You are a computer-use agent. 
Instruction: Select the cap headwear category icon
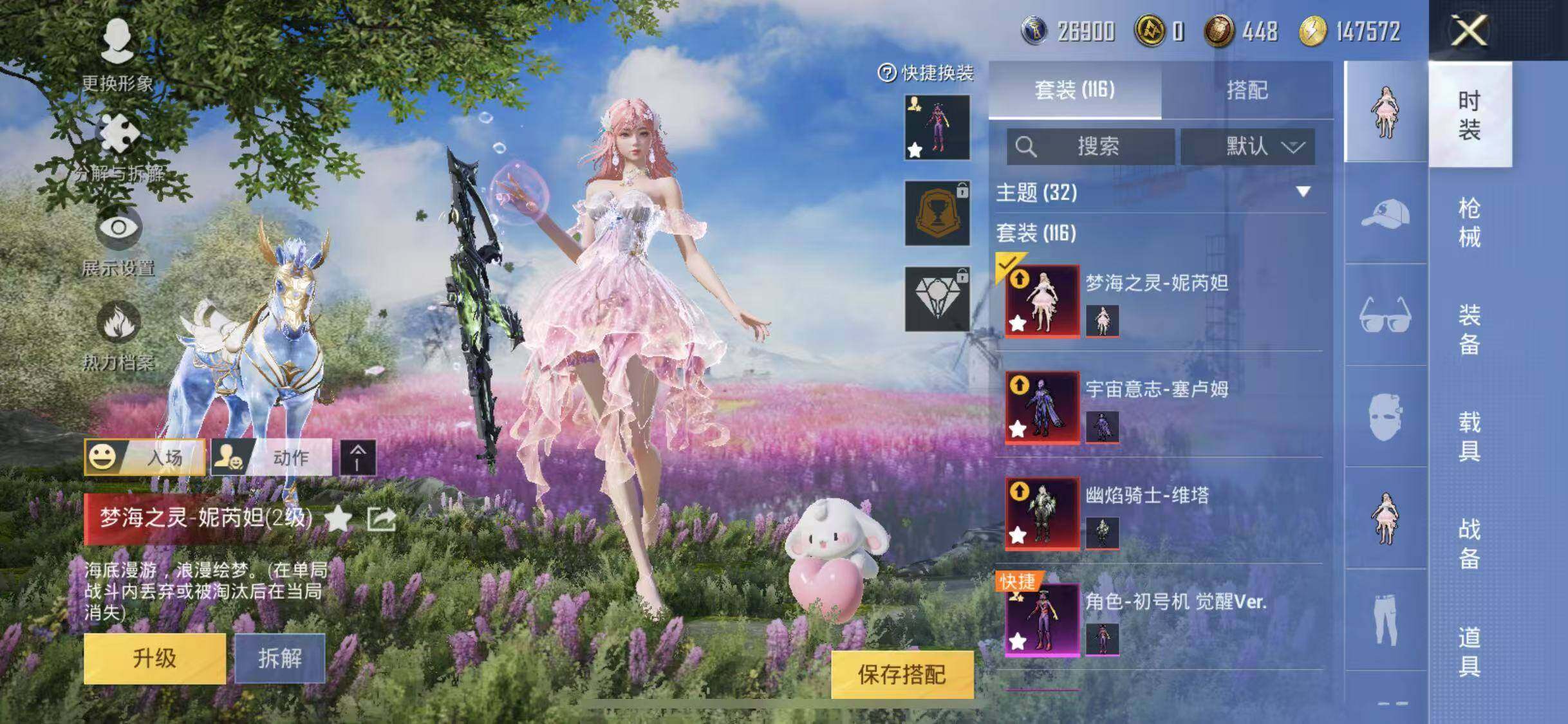pyautogui.click(x=1385, y=213)
